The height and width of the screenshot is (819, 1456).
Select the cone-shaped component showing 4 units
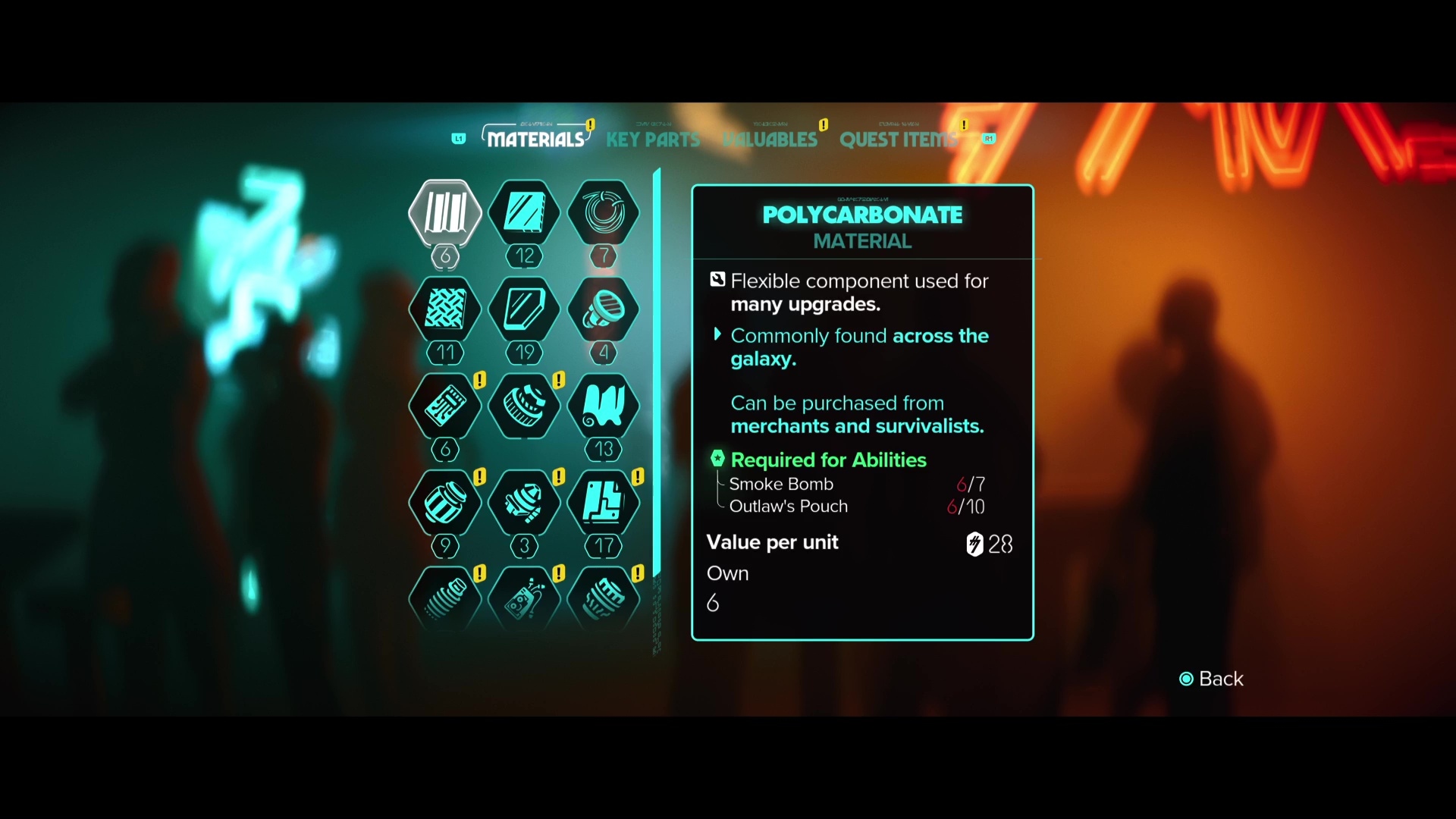[x=603, y=309]
